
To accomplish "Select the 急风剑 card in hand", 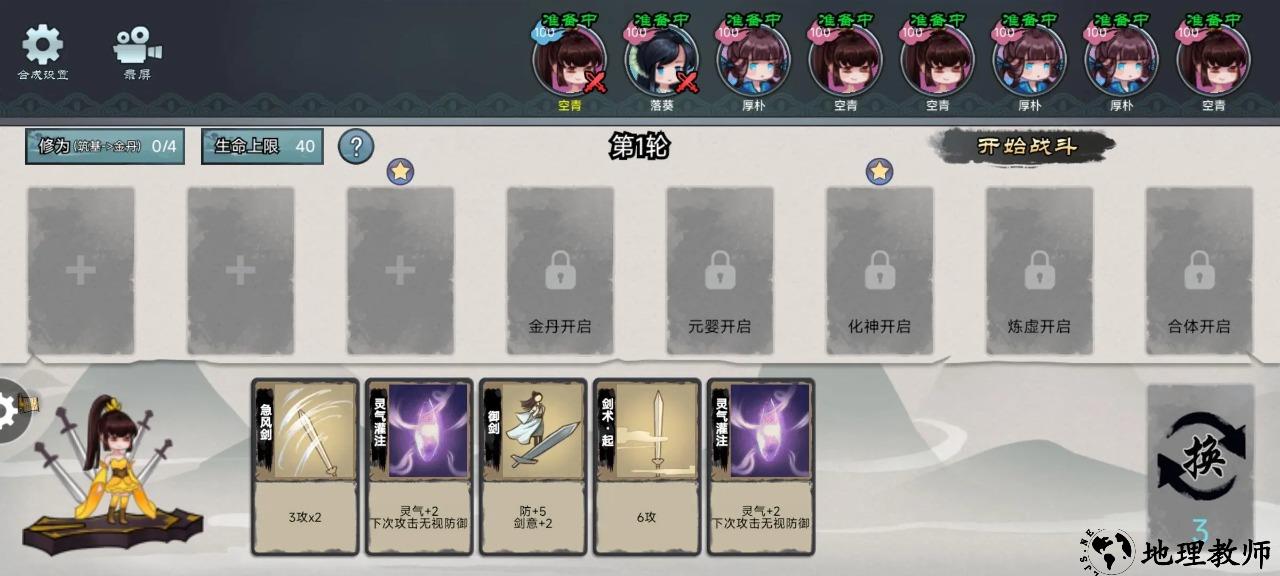I will pyautogui.click(x=305, y=466).
